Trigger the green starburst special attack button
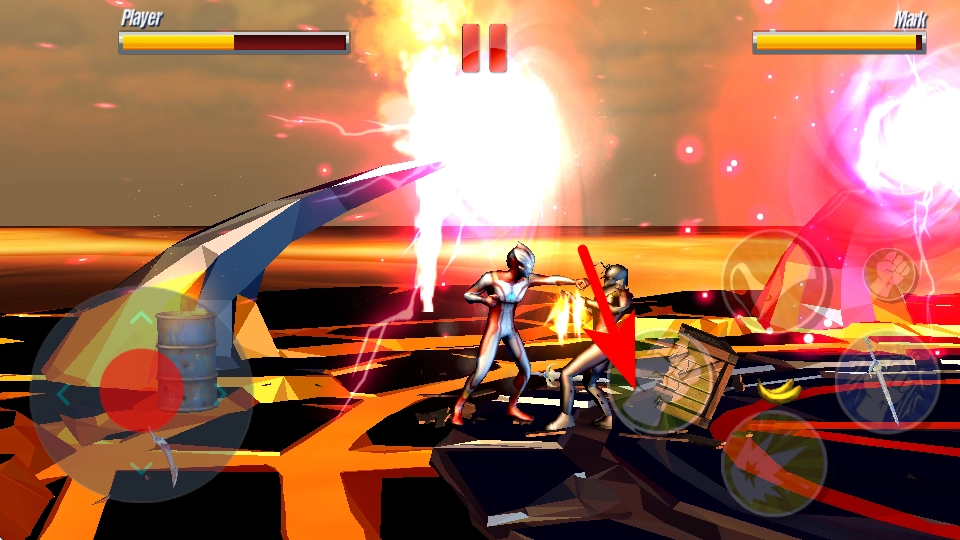Viewport: 960px width, 540px height. click(x=774, y=461)
